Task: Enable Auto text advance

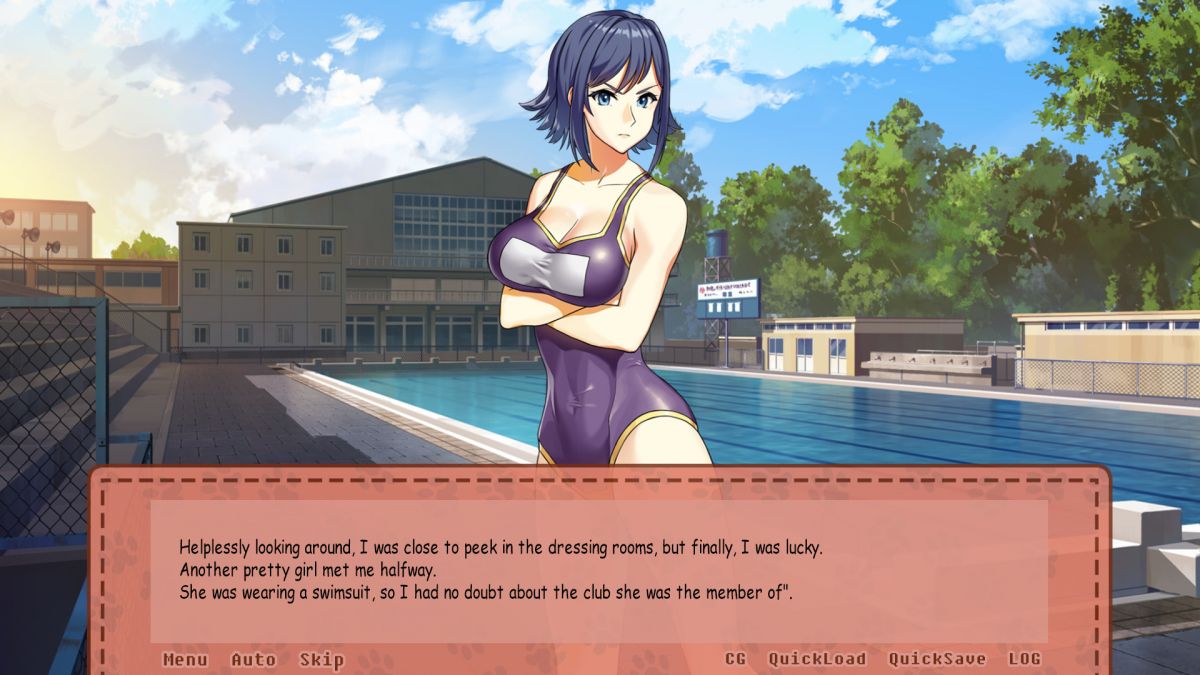Action: 253,659
